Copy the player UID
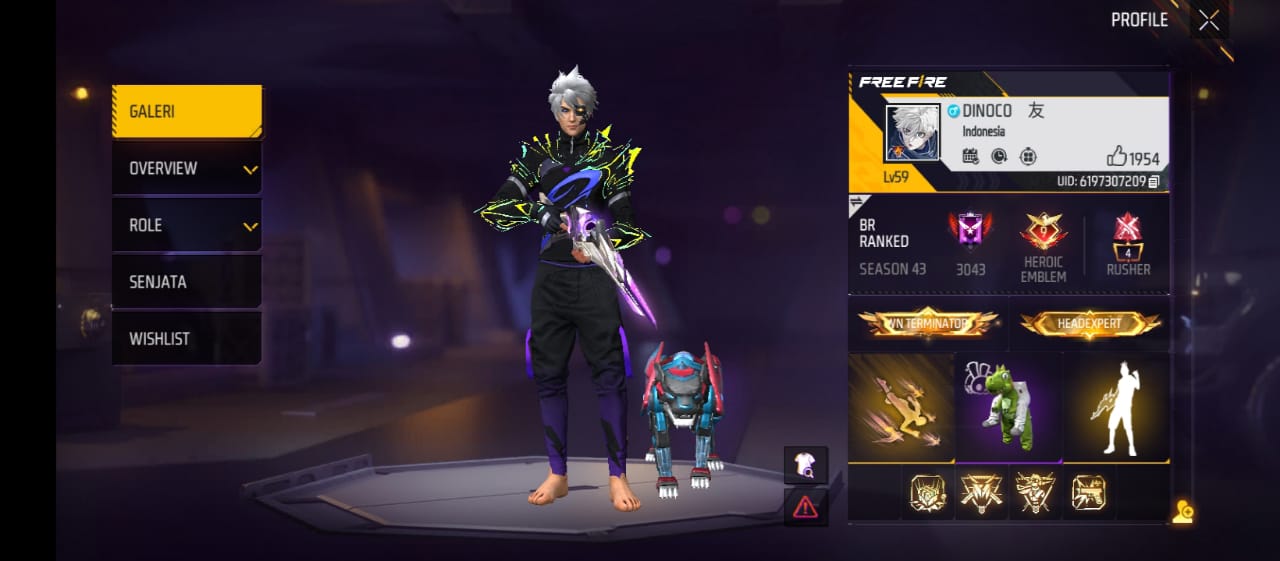1280x561 pixels. [1154, 182]
